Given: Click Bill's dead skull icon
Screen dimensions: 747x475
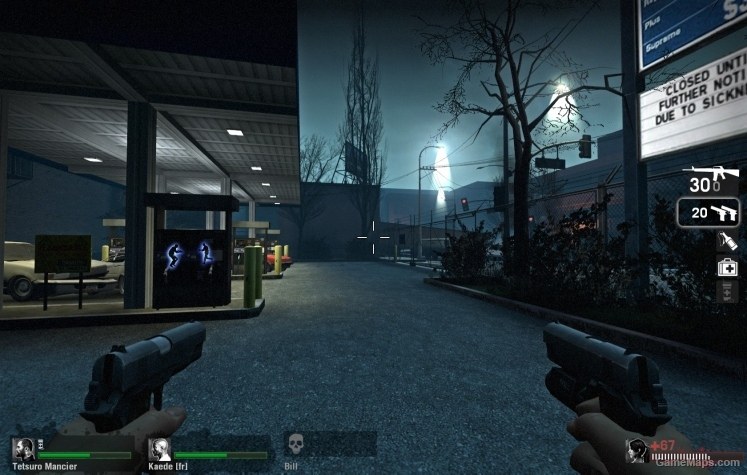Looking at the screenshot, I should pos(296,445).
